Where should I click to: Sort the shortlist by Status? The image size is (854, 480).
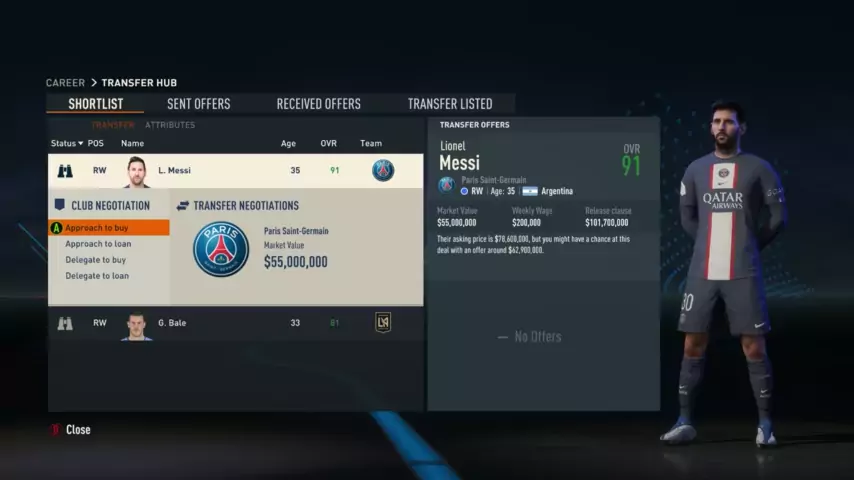pos(67,143)
